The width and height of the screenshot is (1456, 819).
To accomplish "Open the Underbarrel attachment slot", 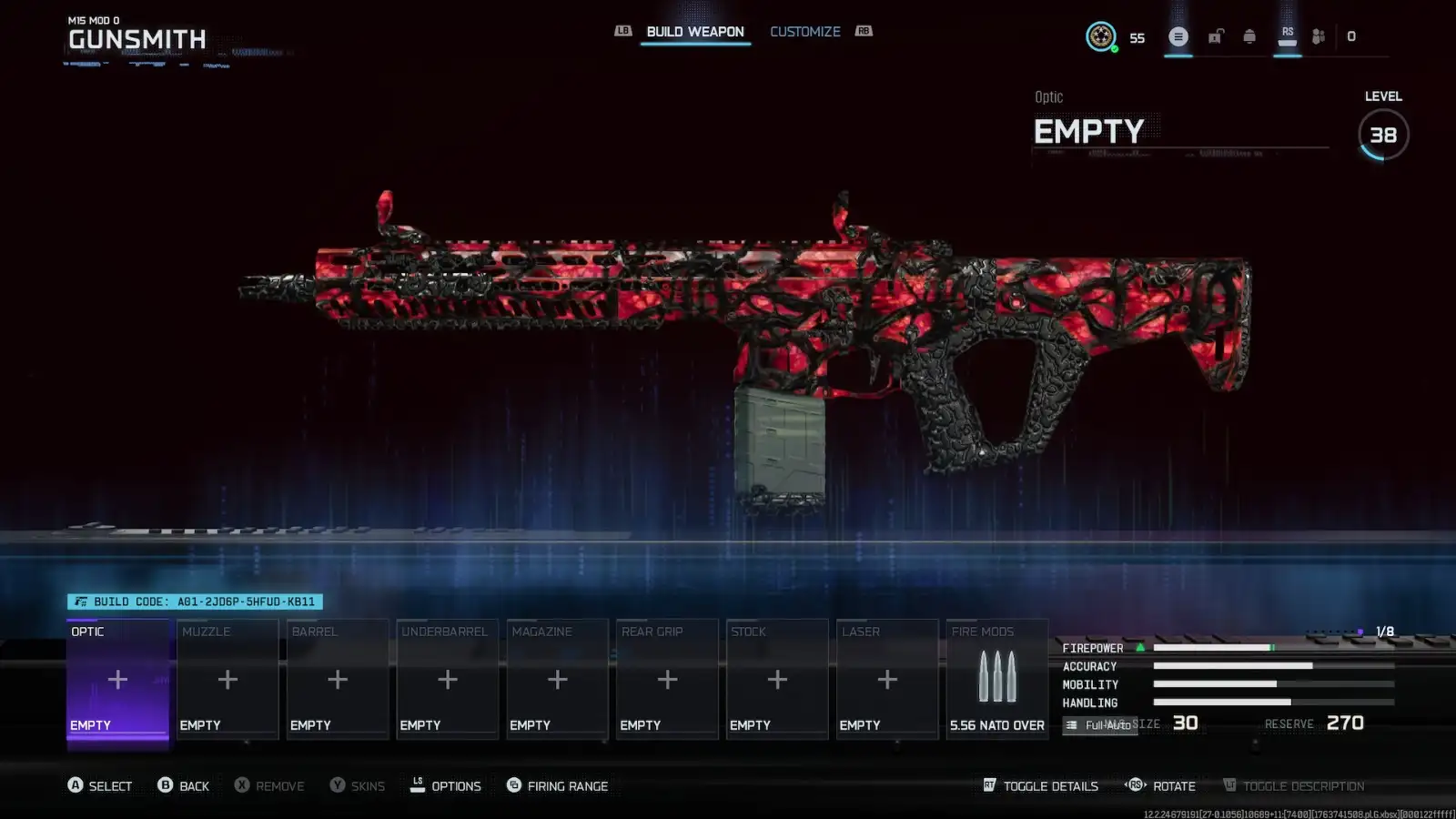I will 447,680.
